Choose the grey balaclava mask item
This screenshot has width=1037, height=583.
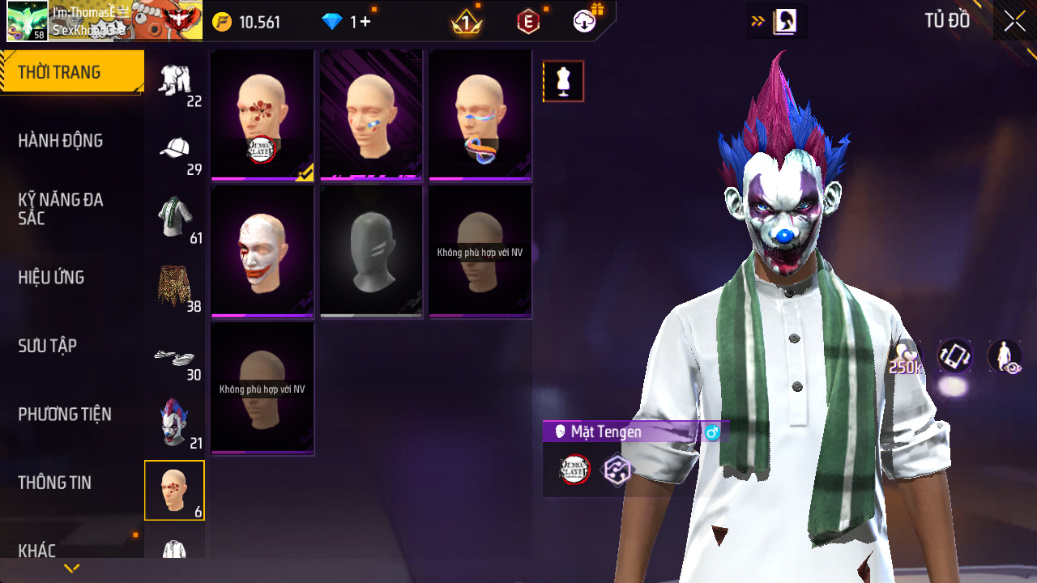click(x=371, y=251)
